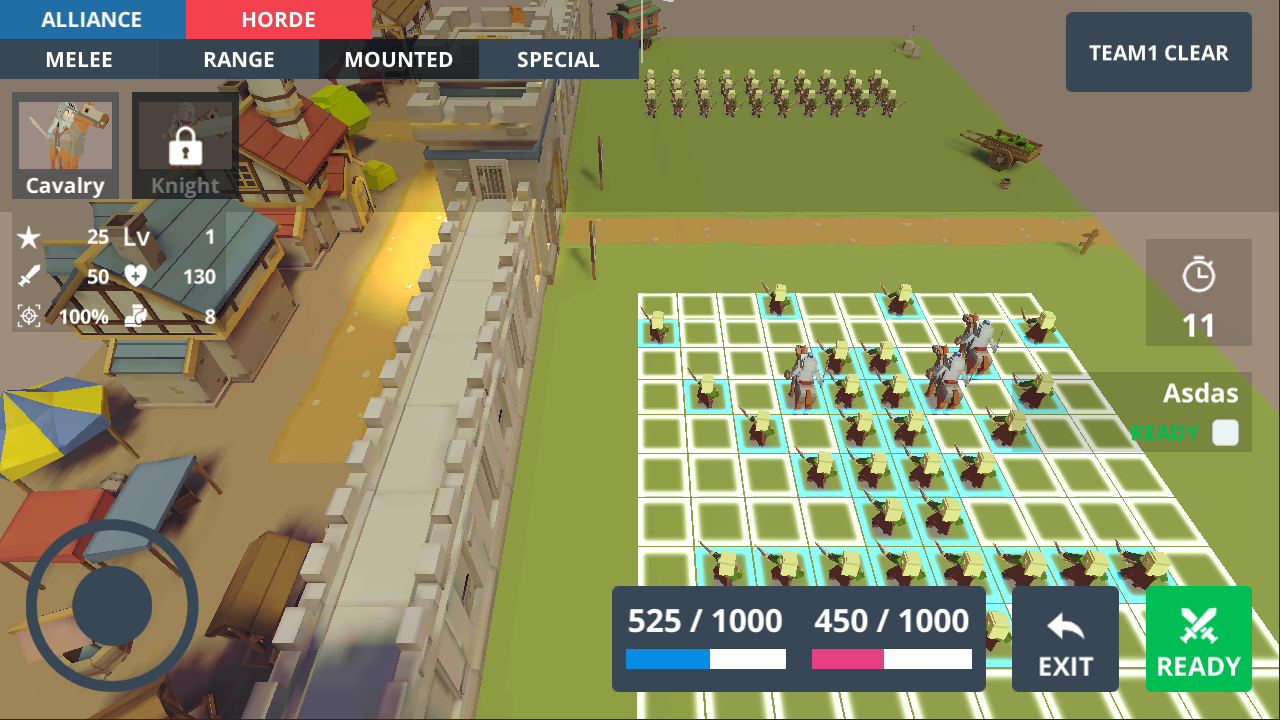Click the crosshair accuracy stat icon
The width and height of the screenshot is (1280, 720).
29,316
